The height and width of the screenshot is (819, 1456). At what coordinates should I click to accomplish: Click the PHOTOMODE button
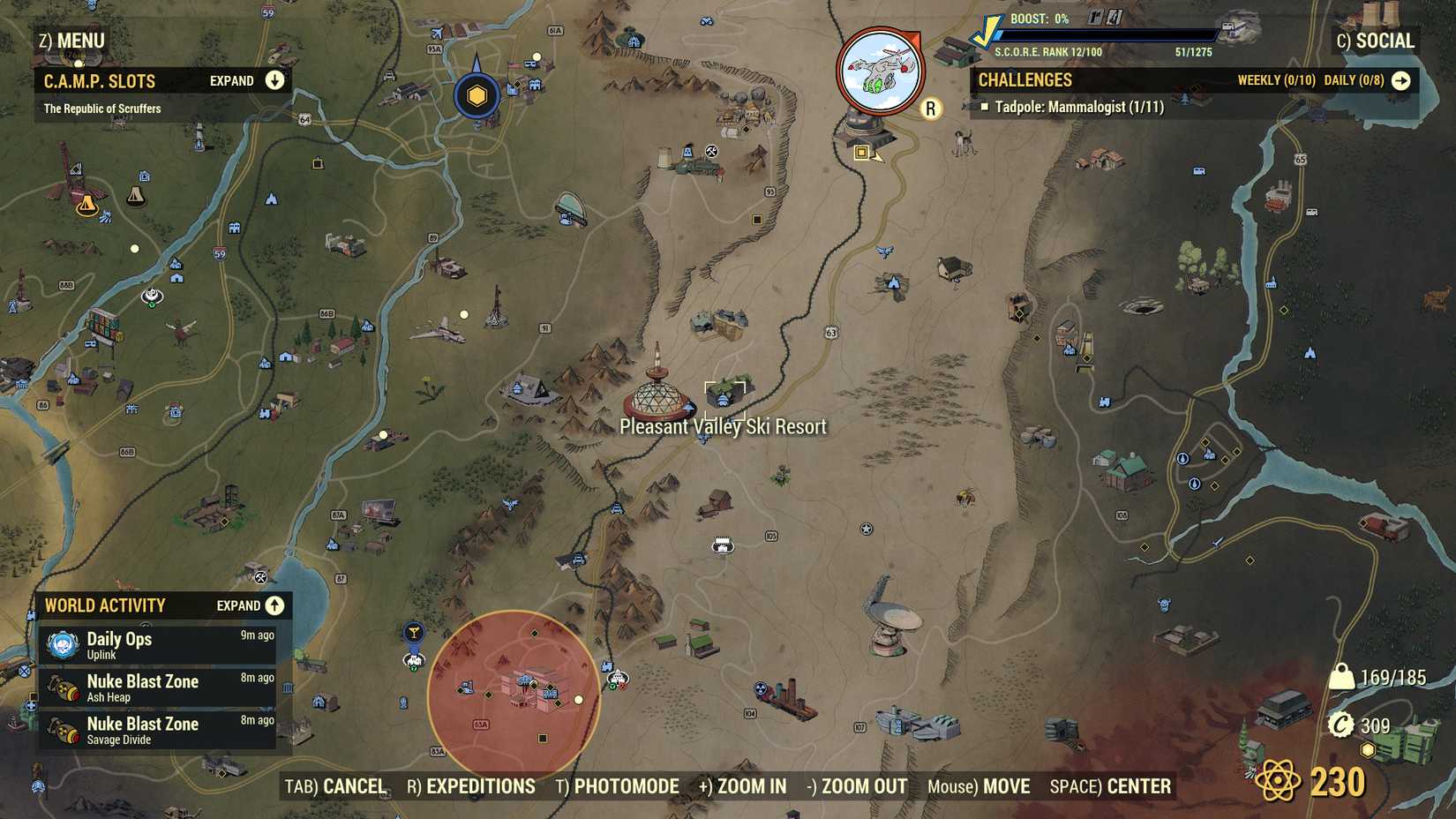pos(620,785)
